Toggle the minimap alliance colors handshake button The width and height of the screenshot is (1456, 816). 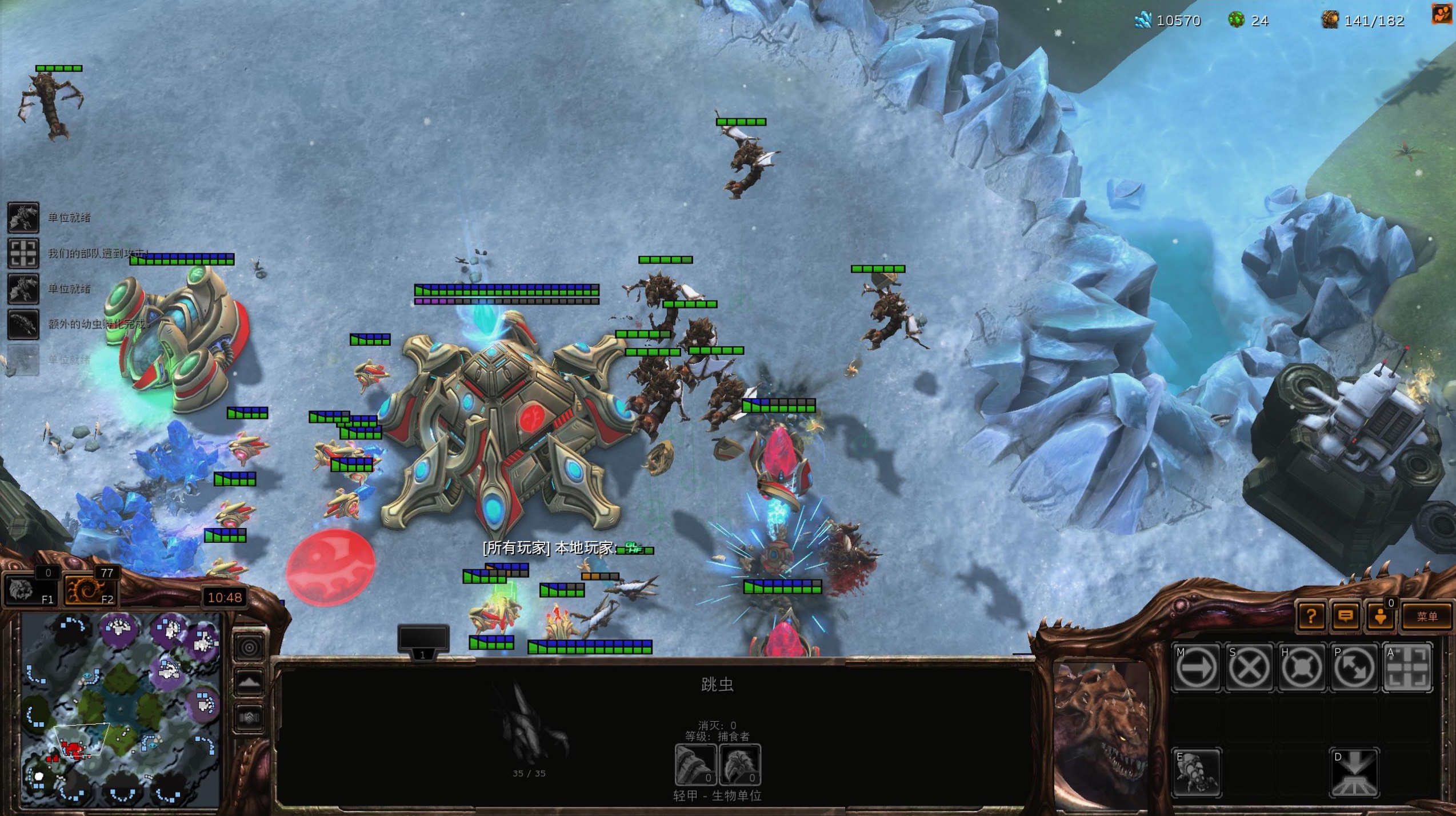click(x=249, y=717)
